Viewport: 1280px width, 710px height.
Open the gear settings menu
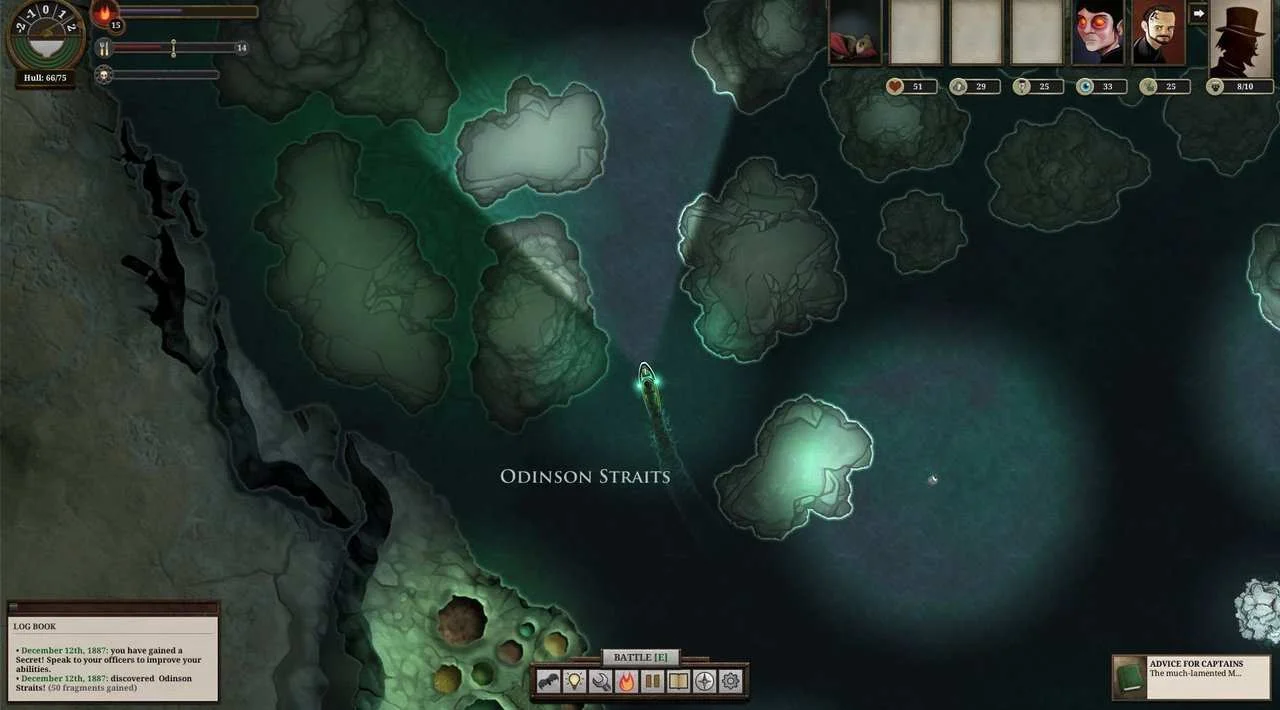click(731, 682)
